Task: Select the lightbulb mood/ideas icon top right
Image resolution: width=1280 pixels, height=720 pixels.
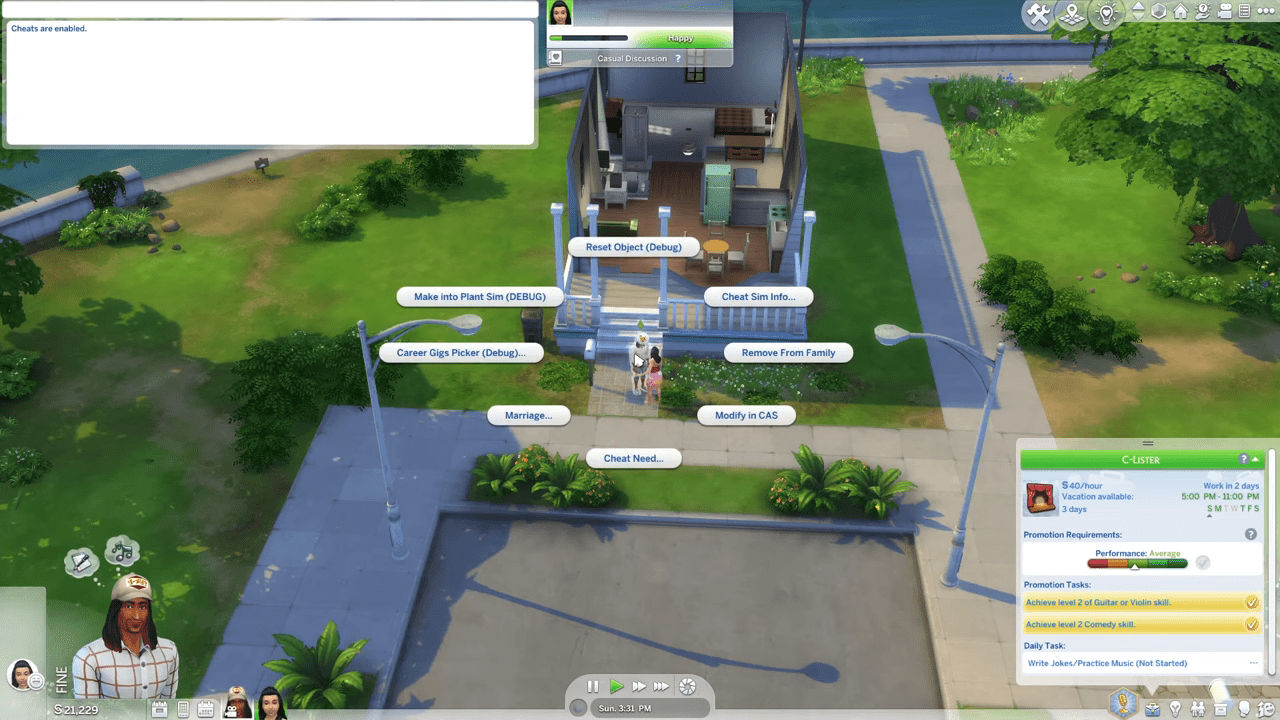Action: pyautogui.click(x=1105, y=15)
